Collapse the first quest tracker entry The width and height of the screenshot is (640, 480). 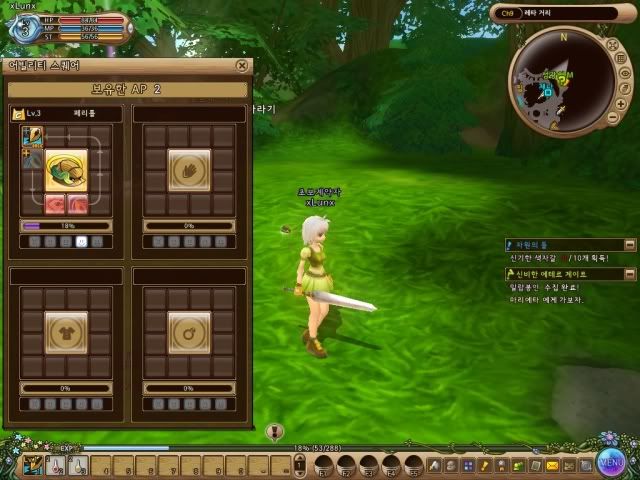tap(630, 244)
